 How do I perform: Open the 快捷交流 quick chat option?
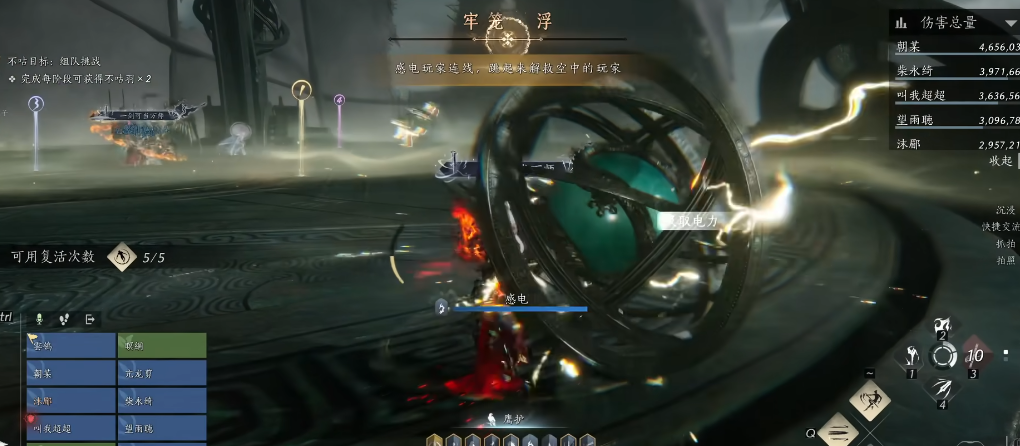(1000, 227)
